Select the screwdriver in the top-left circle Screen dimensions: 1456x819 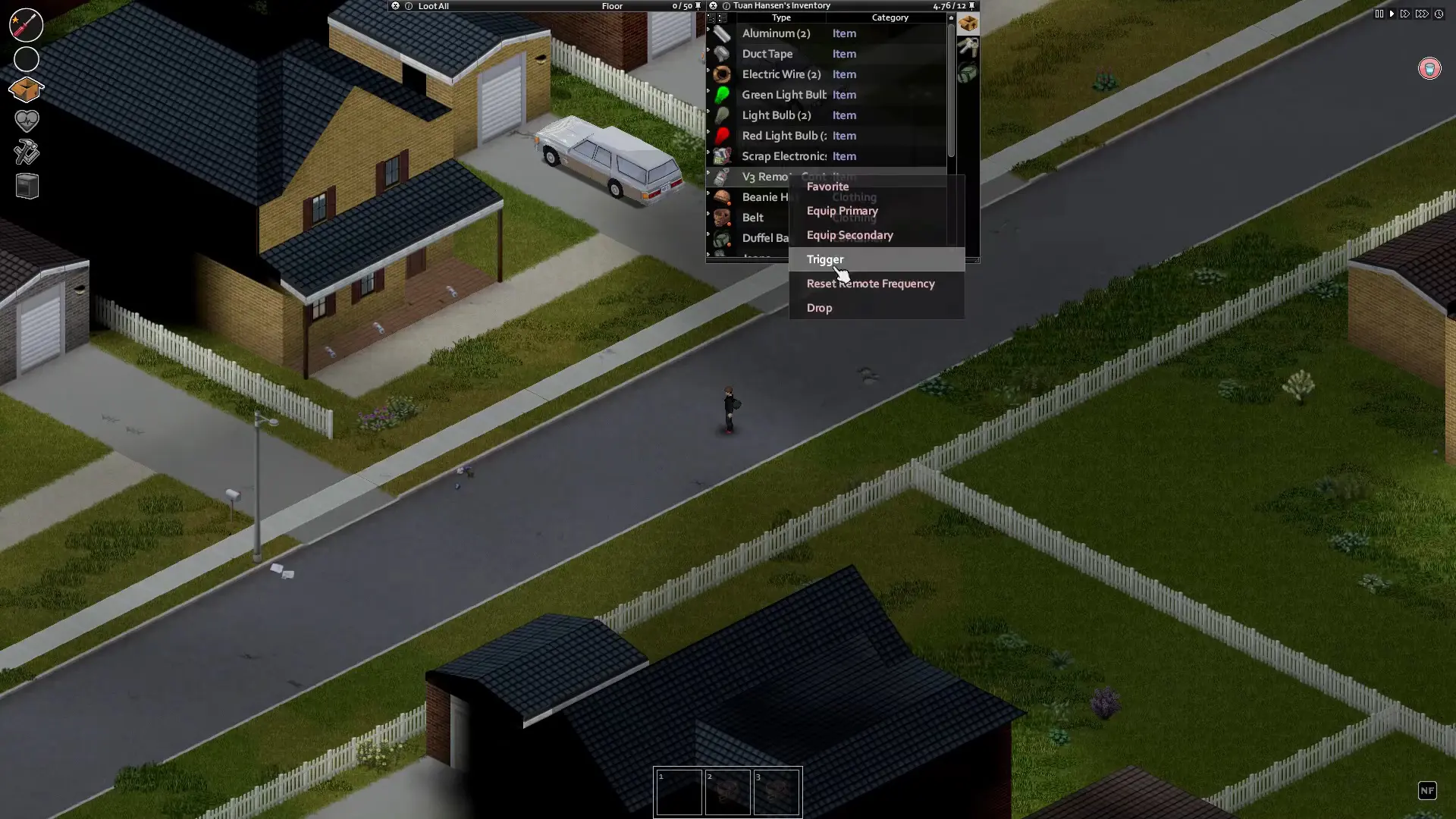(x=26, y=25)
